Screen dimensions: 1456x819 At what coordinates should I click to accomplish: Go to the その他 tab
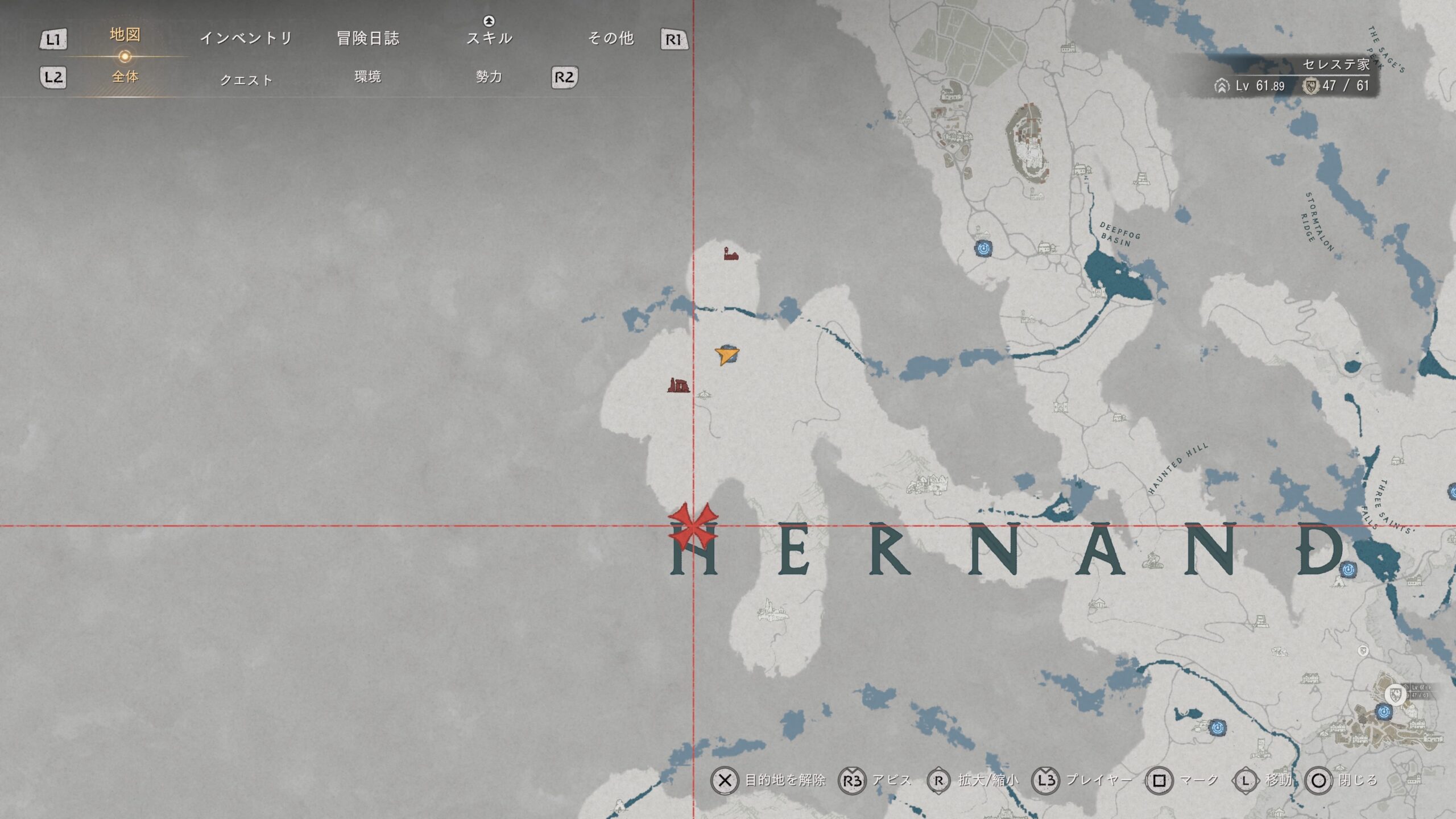click(610, 38)
